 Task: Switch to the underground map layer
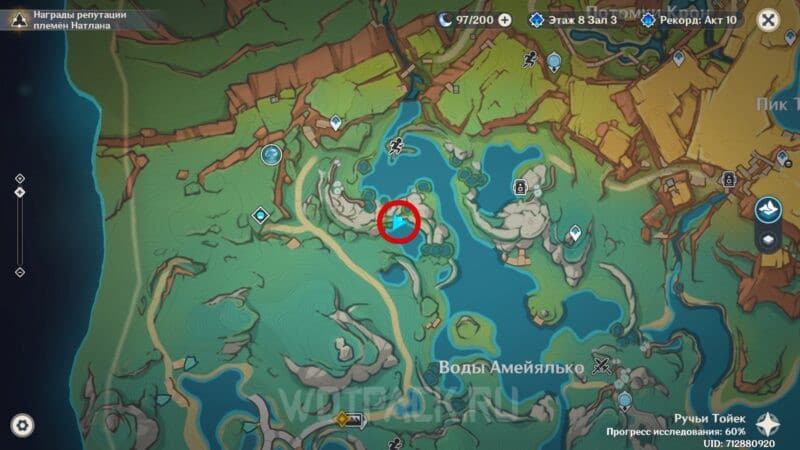pos(767,239)
